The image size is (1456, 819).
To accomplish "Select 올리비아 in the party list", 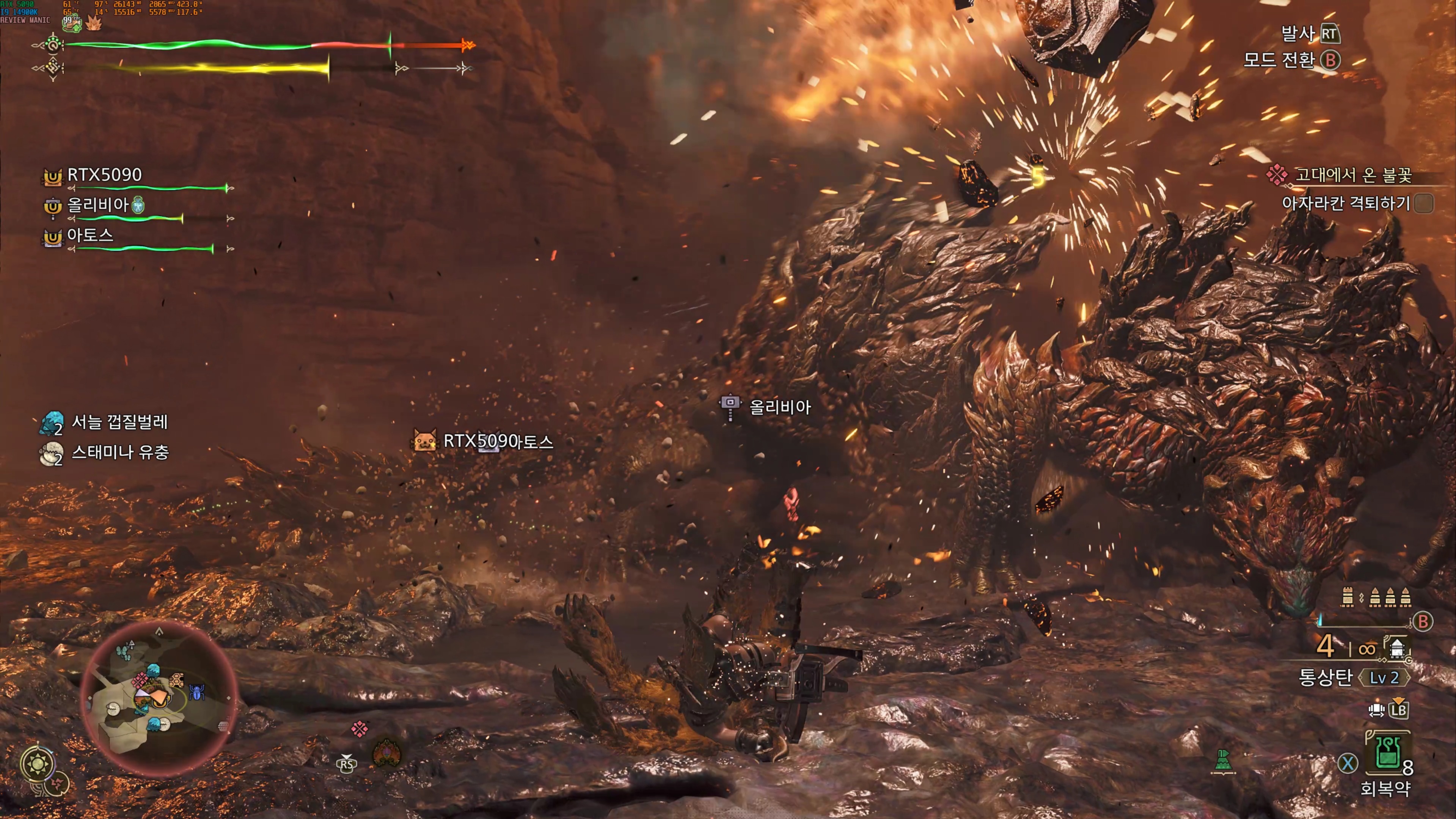I will tap(98, 204).
